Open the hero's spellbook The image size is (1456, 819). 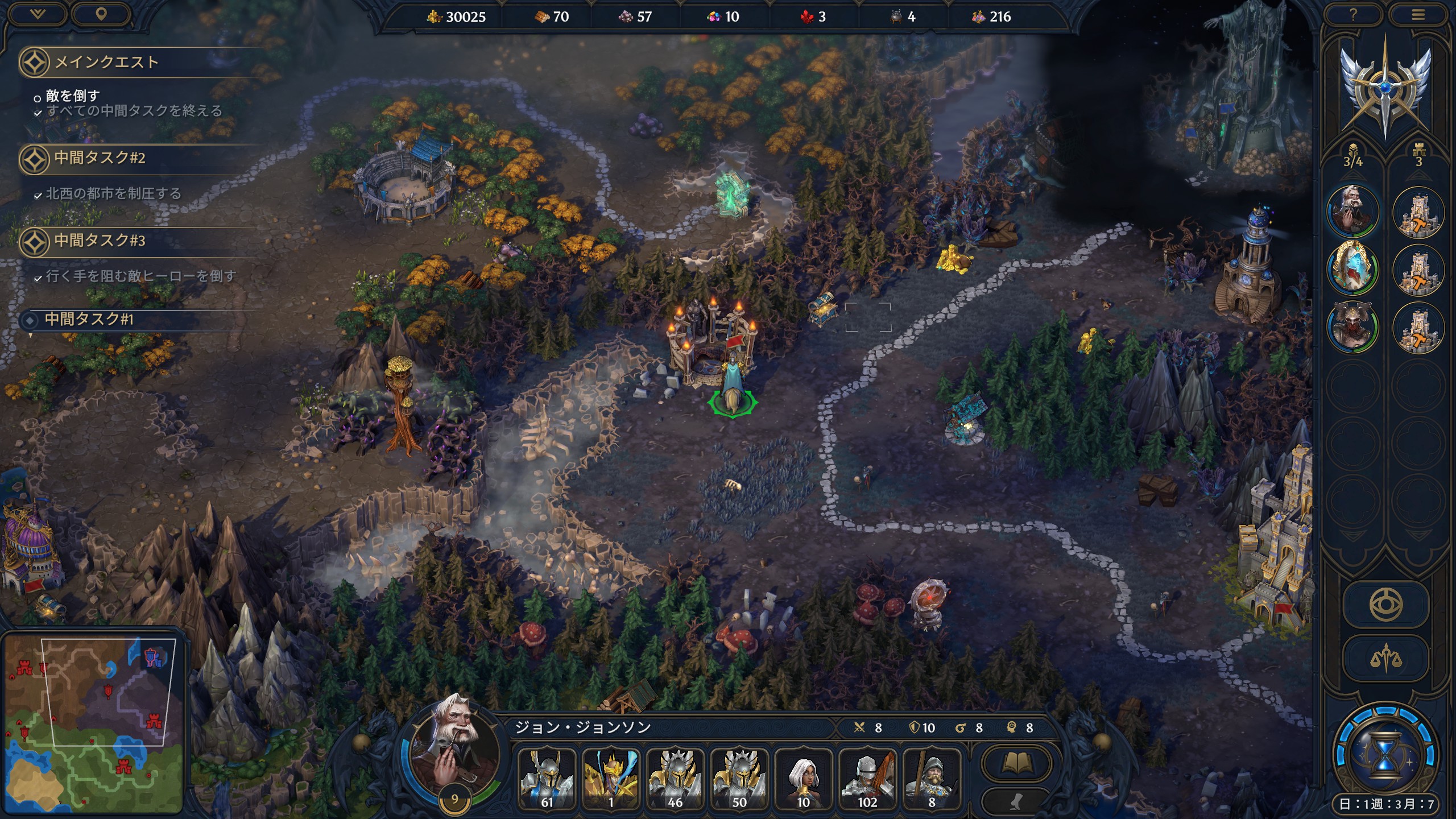pos(1016,764)
